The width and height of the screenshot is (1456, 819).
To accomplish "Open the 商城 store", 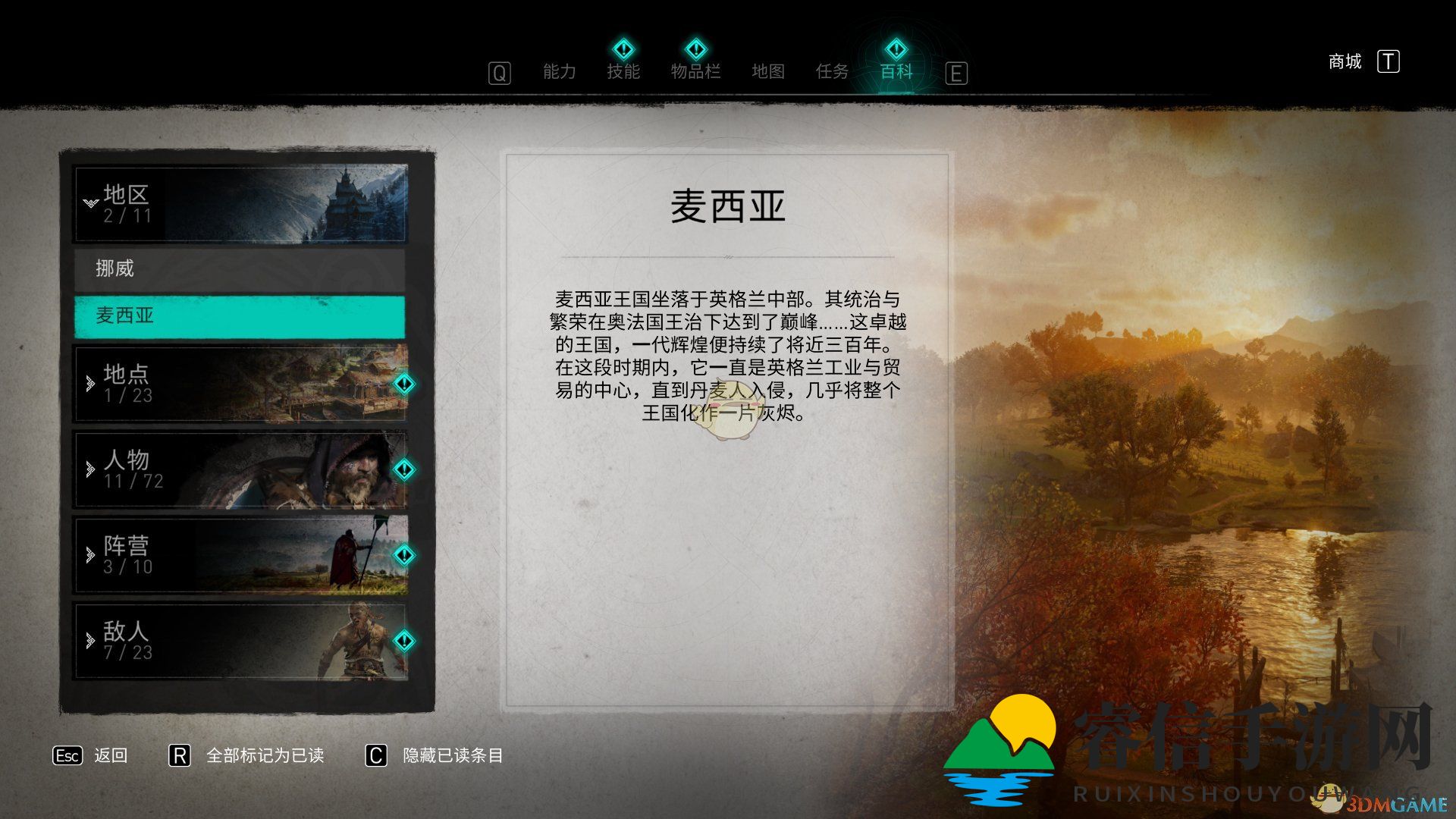I will point(1346,61).
